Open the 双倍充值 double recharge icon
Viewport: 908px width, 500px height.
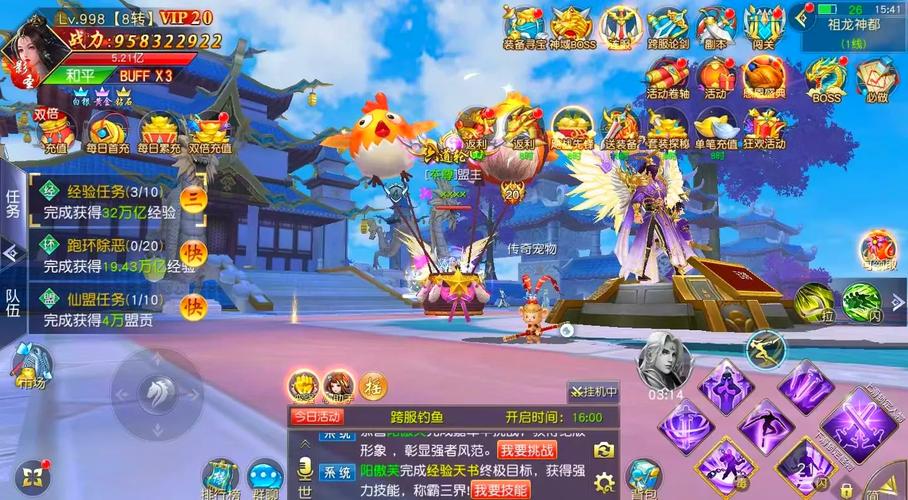click(x=210, y=133)
